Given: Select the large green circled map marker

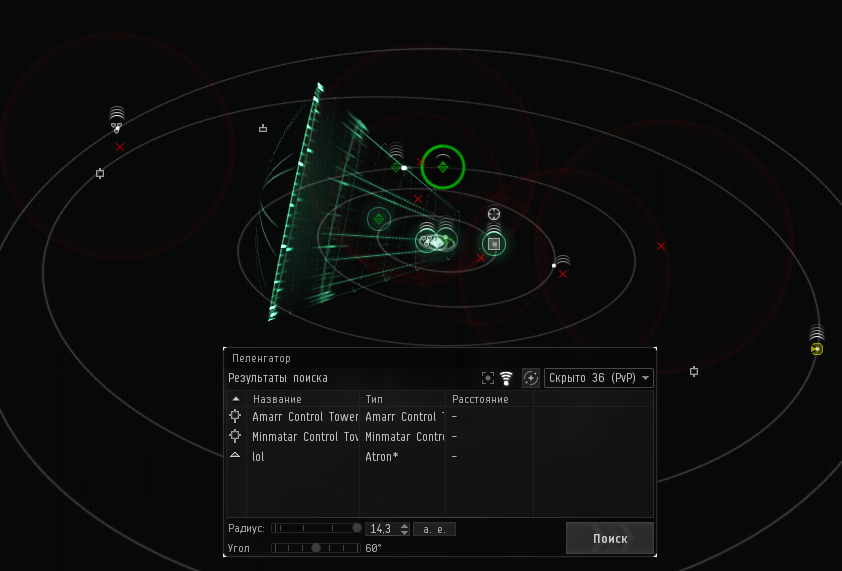Looking at the screenshot, I should point(443,167).
